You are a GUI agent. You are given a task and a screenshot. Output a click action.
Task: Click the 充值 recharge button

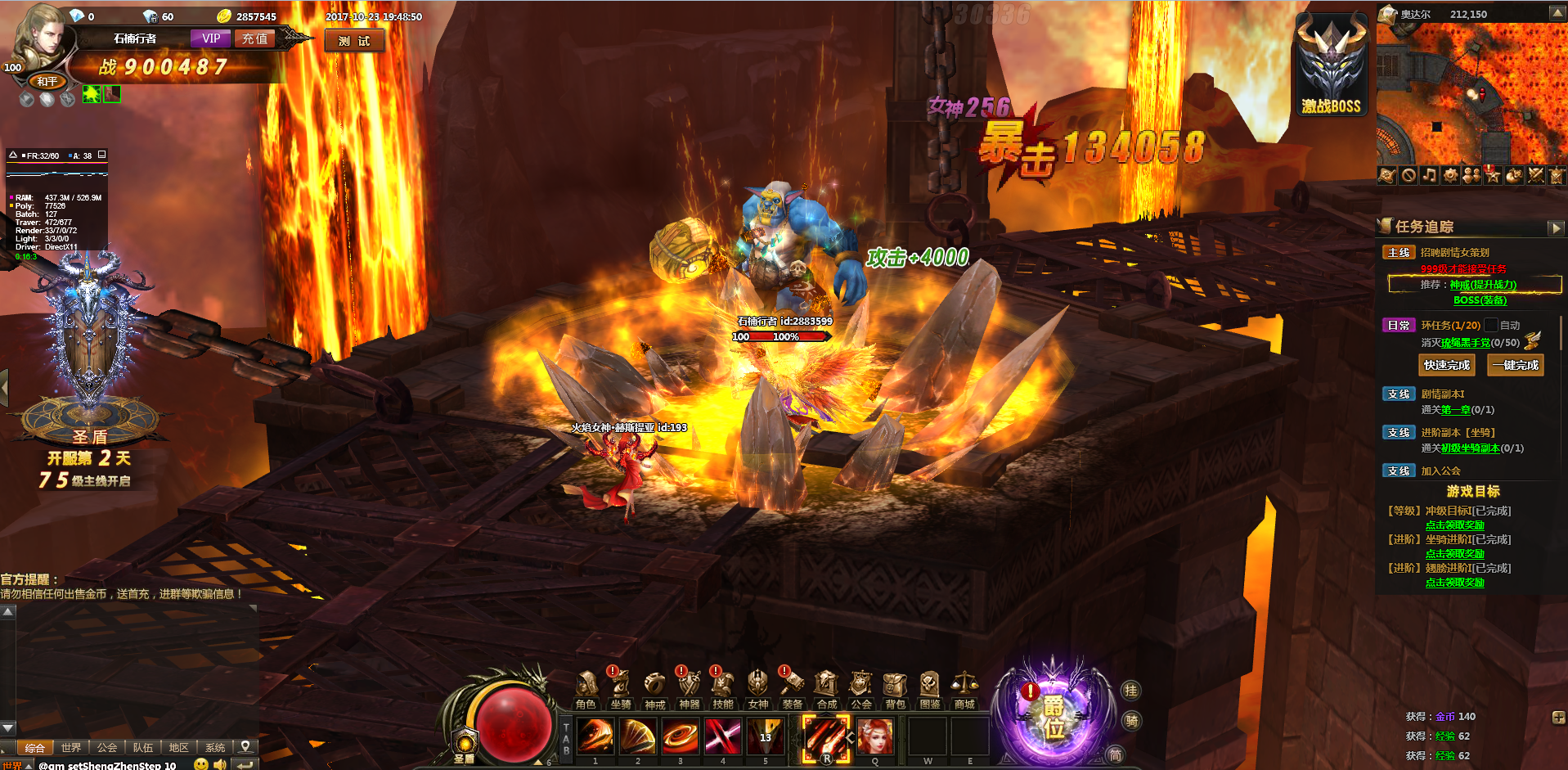pos(254,38)
